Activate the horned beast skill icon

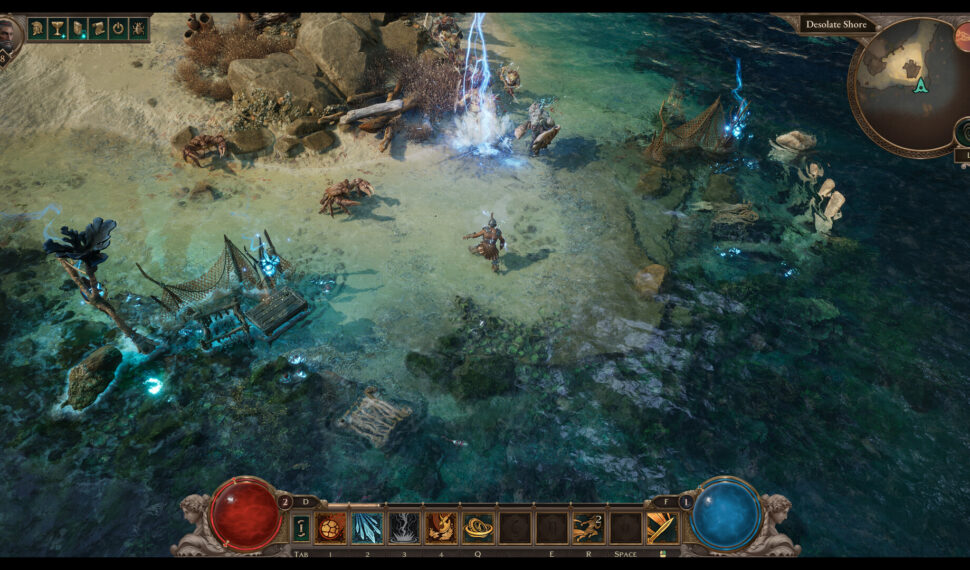point(441,527)
